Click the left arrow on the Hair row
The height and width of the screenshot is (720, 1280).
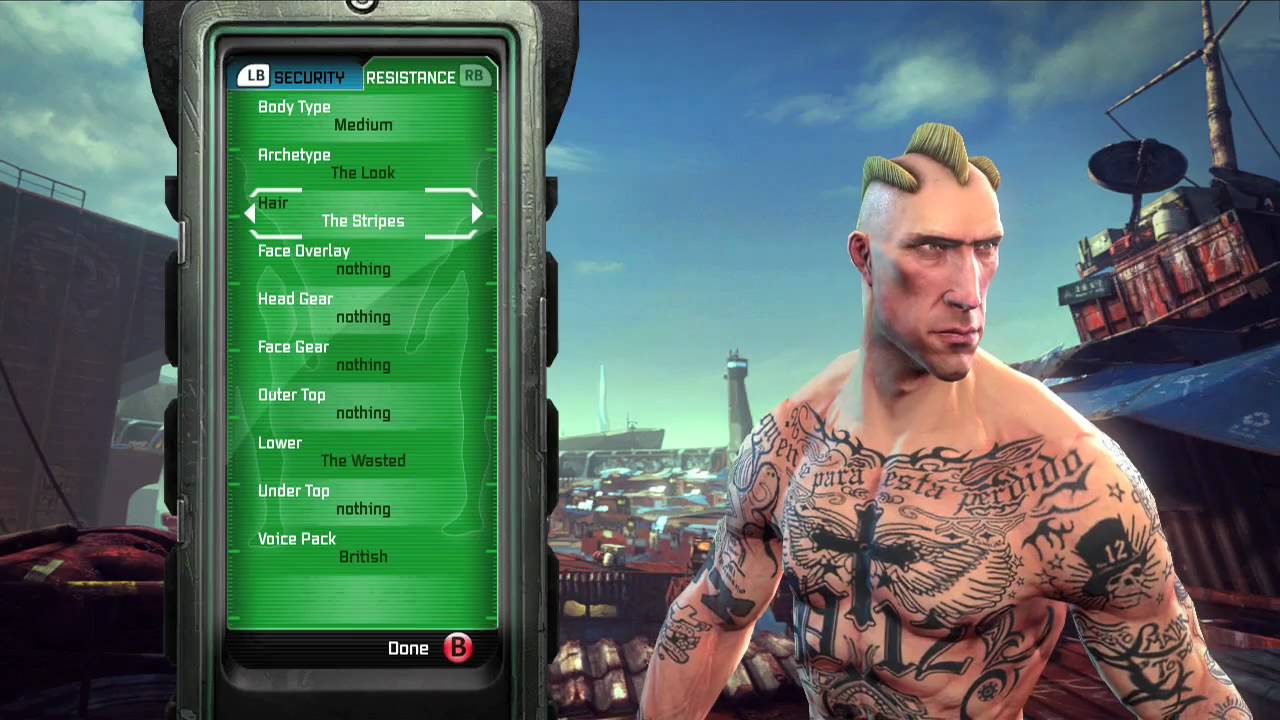(x=249, y=213)
